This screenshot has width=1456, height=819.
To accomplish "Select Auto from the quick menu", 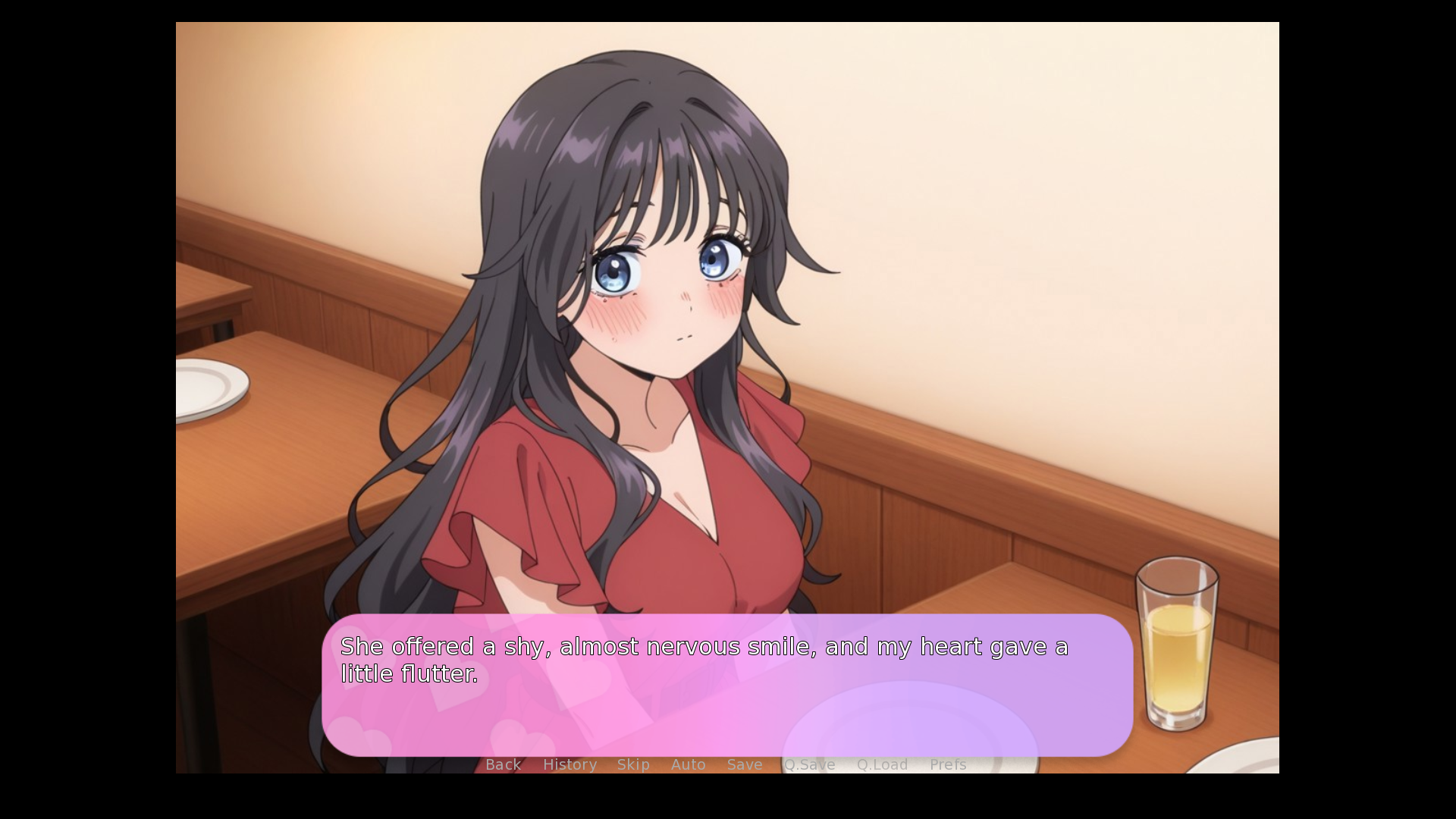I will point(688,764).
